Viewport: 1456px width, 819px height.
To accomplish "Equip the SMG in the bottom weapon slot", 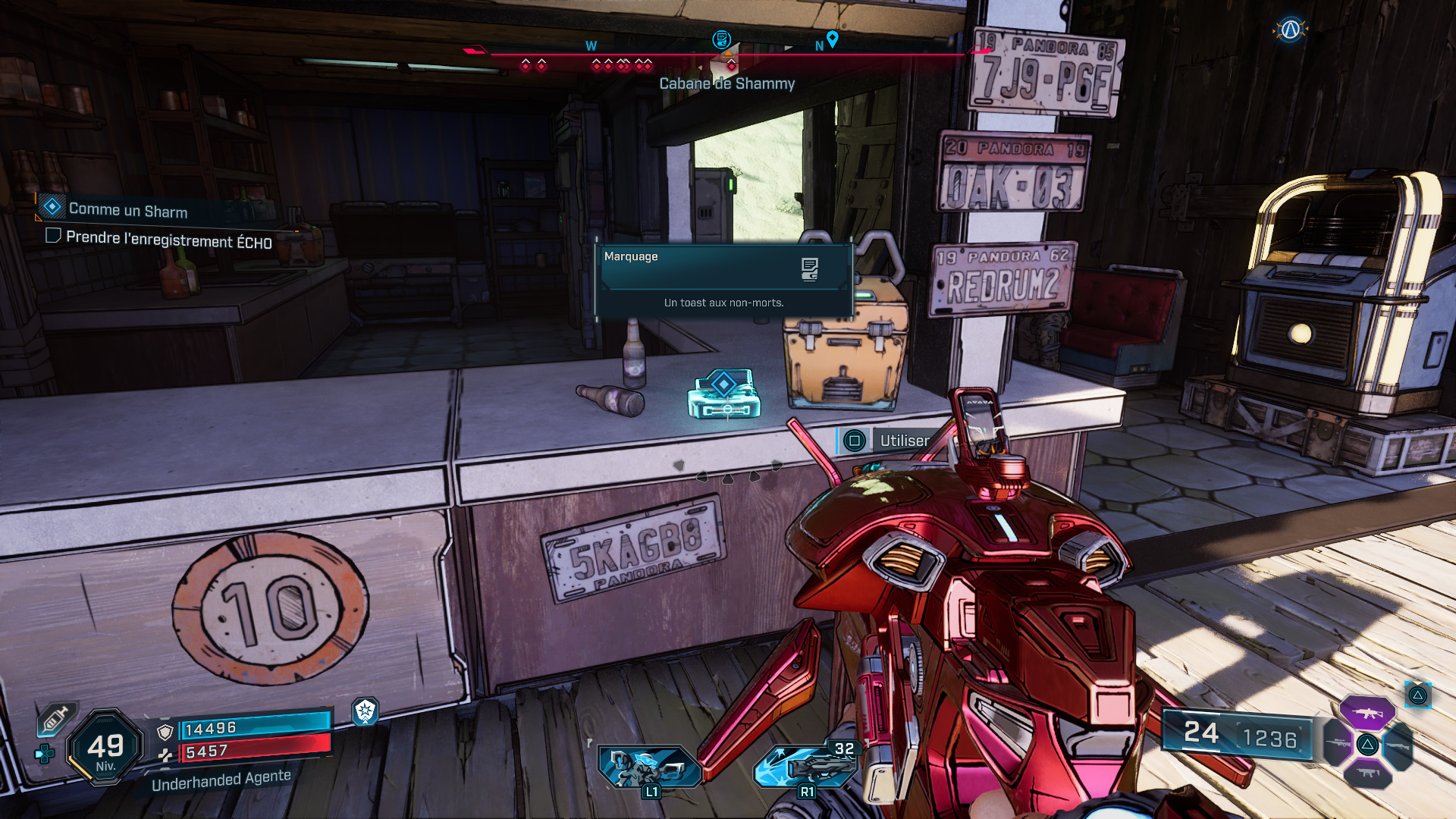I will (1367, 773).
